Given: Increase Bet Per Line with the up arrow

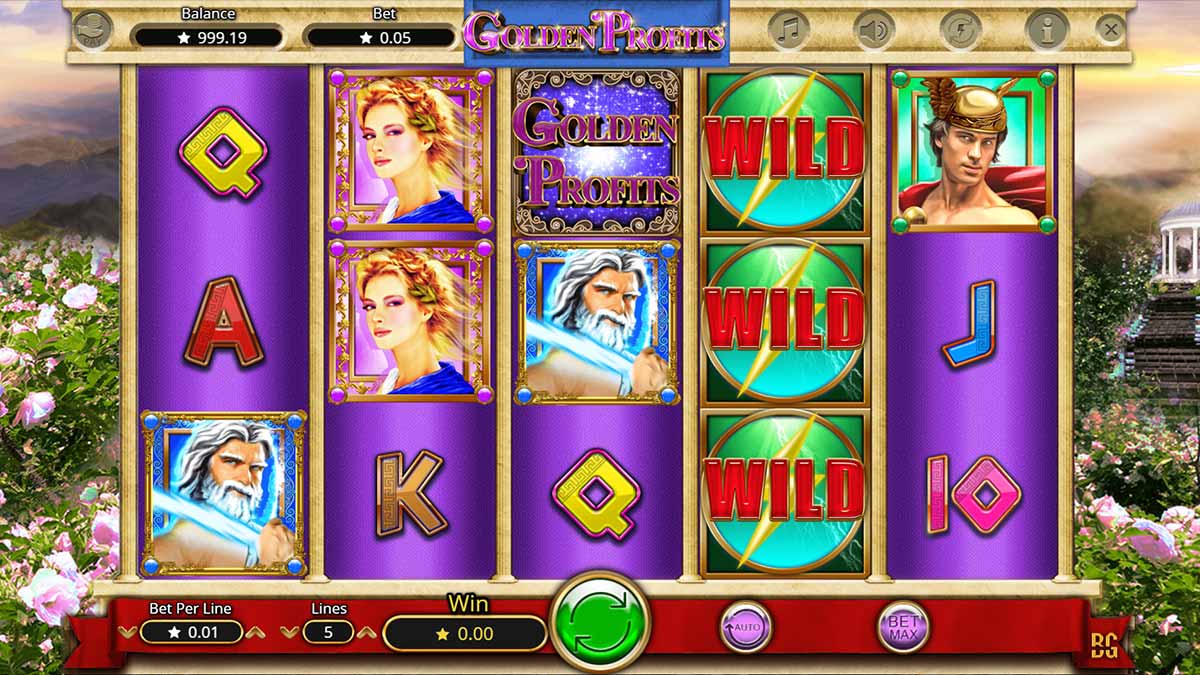Looking at the screenshot, I should tap(255, 632).
